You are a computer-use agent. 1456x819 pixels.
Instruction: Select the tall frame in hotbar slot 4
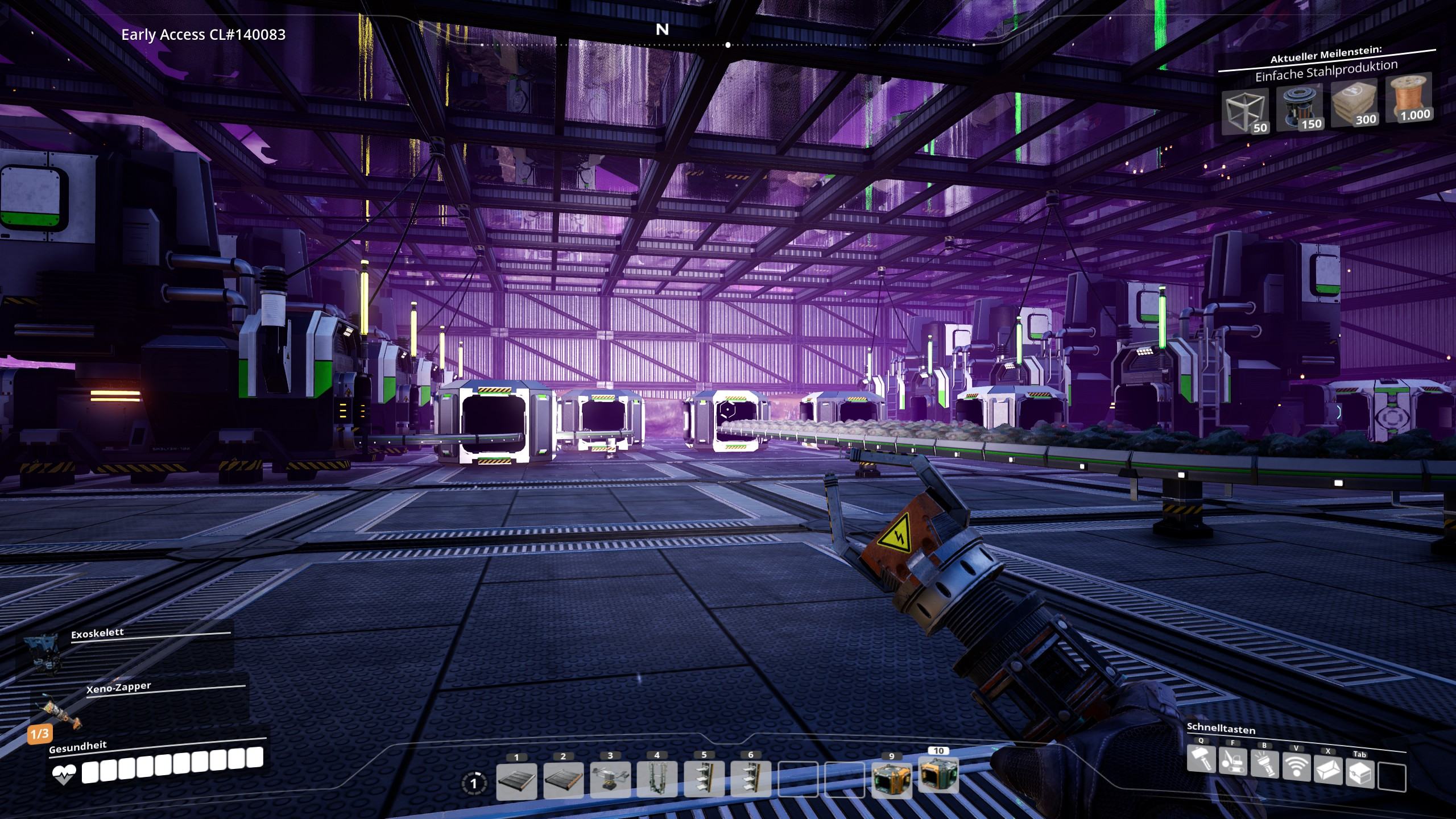[x=657, y=780]
